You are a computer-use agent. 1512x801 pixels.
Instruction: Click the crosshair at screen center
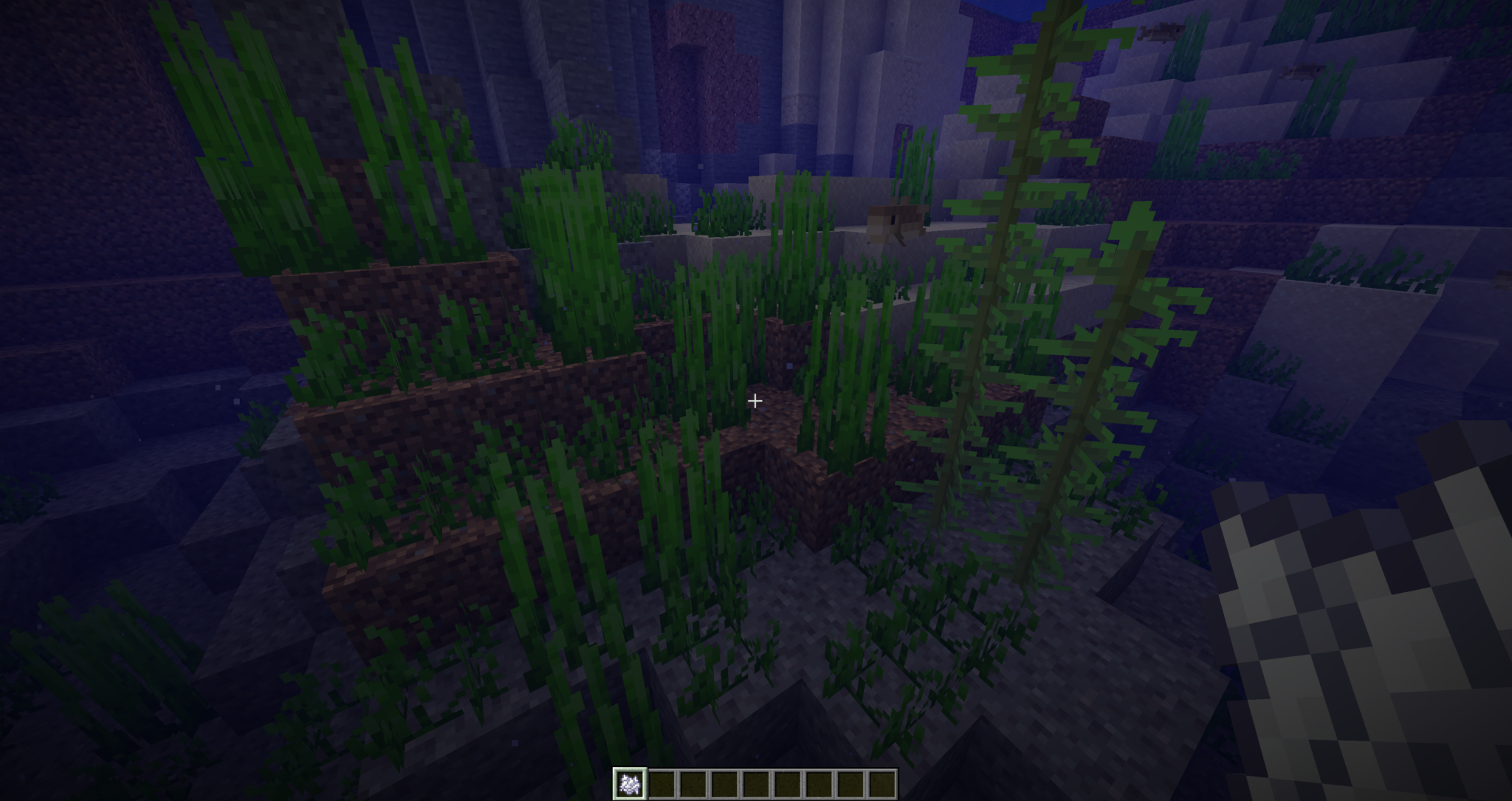(x=755, y=400)
